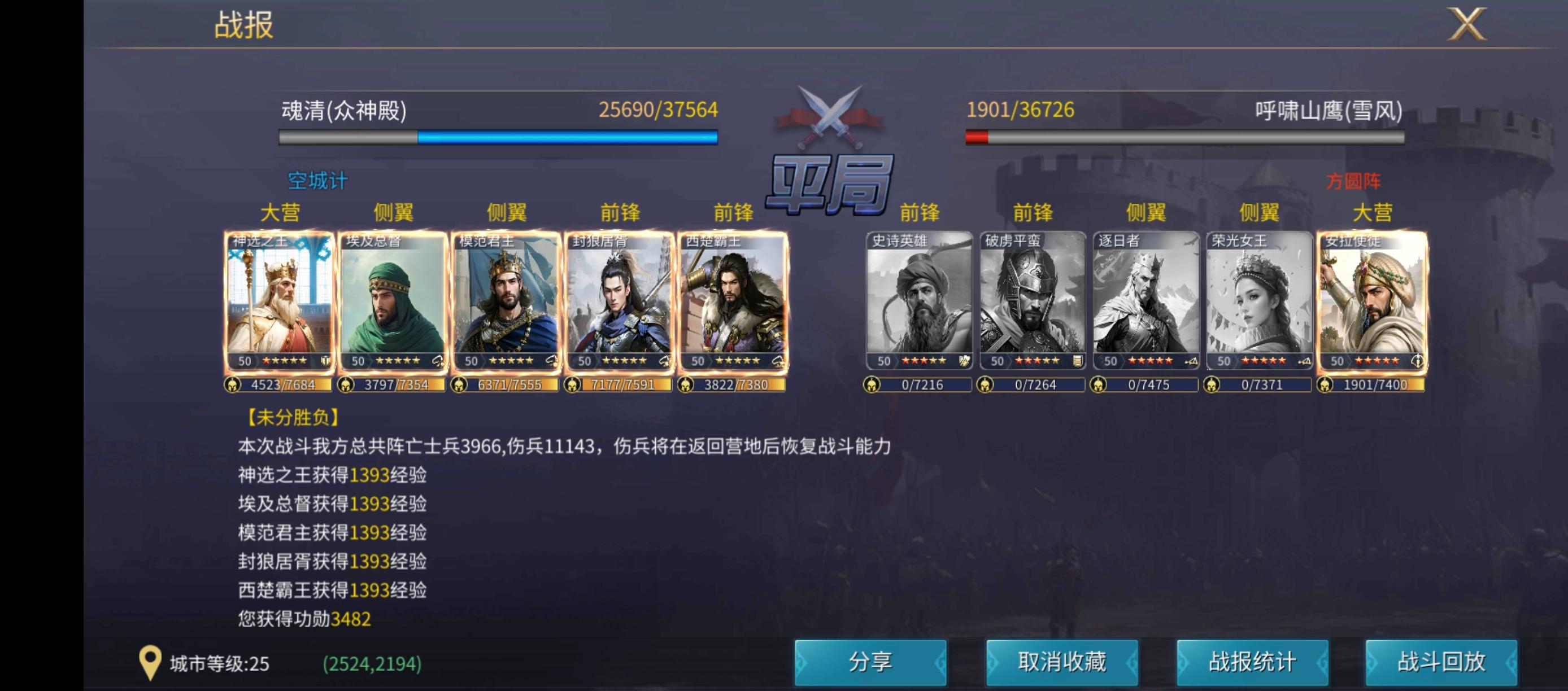Tap the red star on 神选之王's star row
The height and width of the screenshot is (691, 1568).
pos(266,361)
